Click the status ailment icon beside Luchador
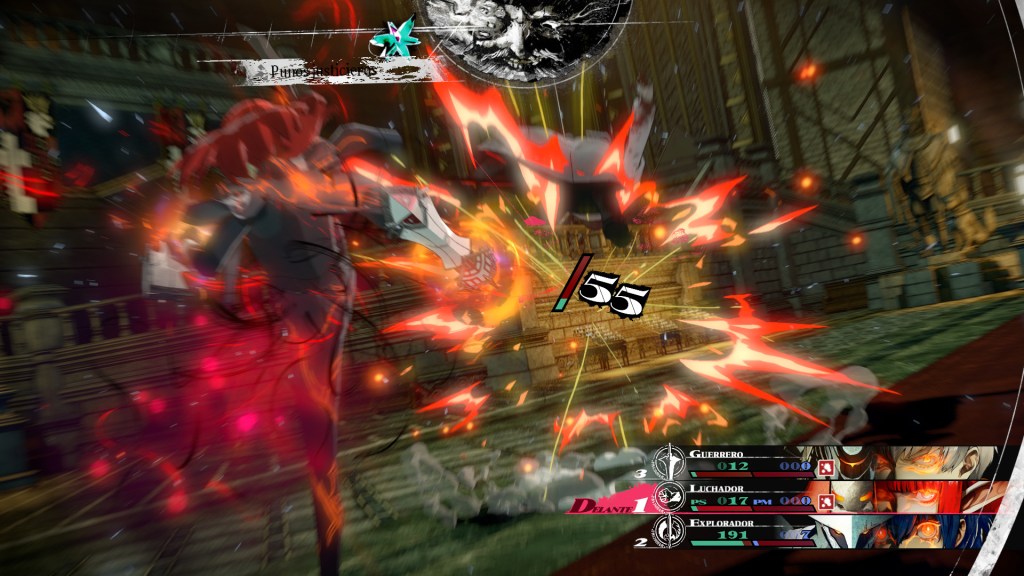 (826, 500)
